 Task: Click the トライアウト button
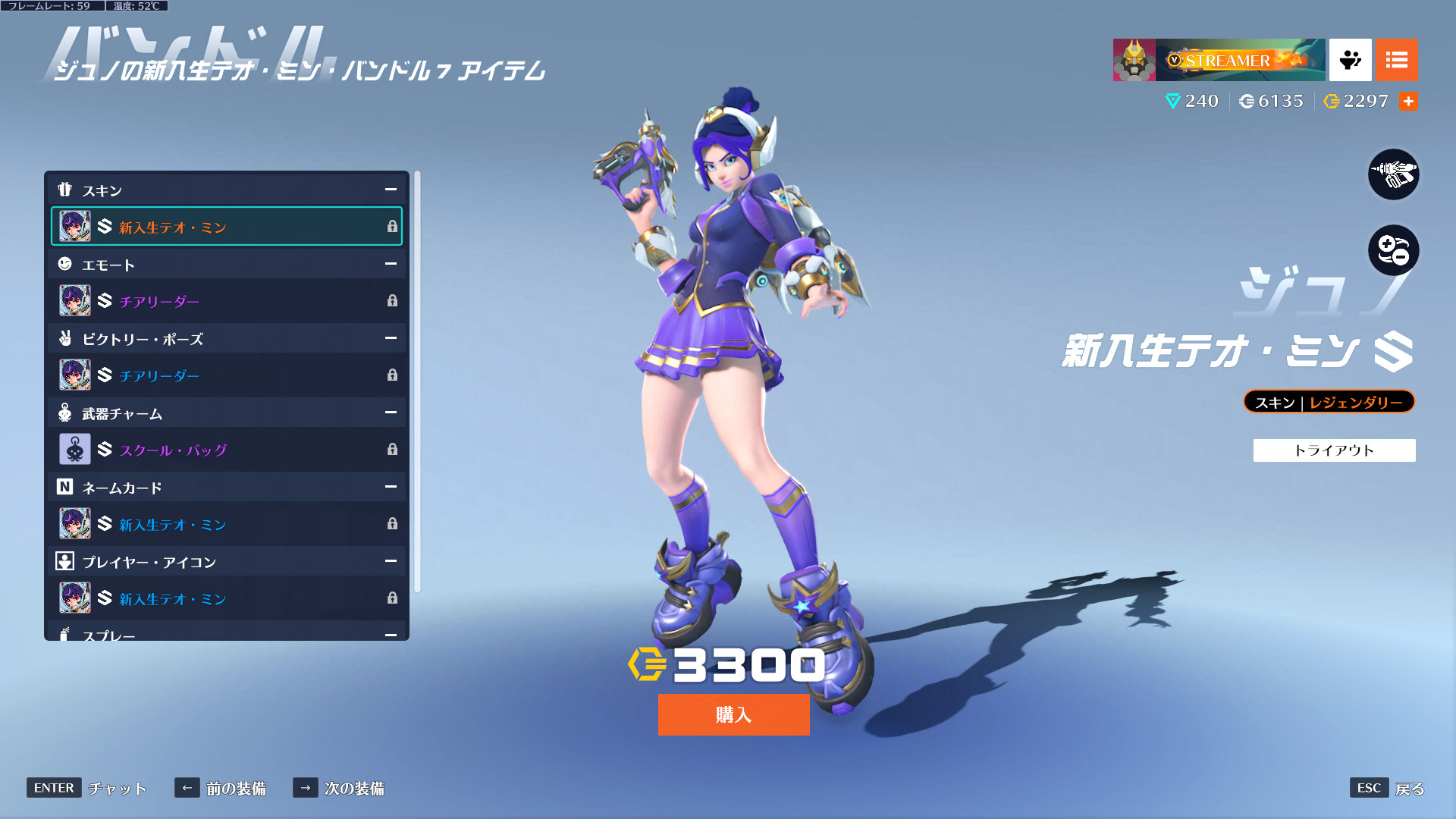(x=1333, y=450)
